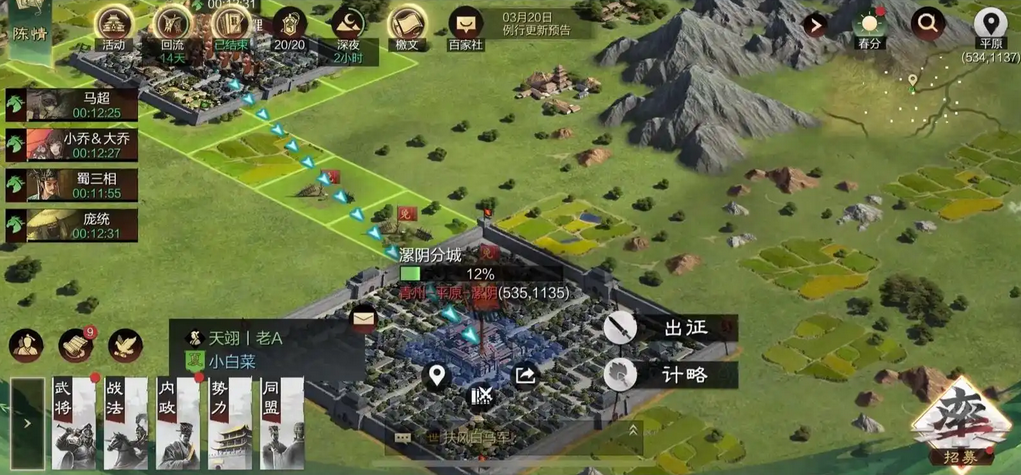The width and height of the screenshot is (1021, 475).
Task: Select the 马超 army entry
Action: [72, 105]
